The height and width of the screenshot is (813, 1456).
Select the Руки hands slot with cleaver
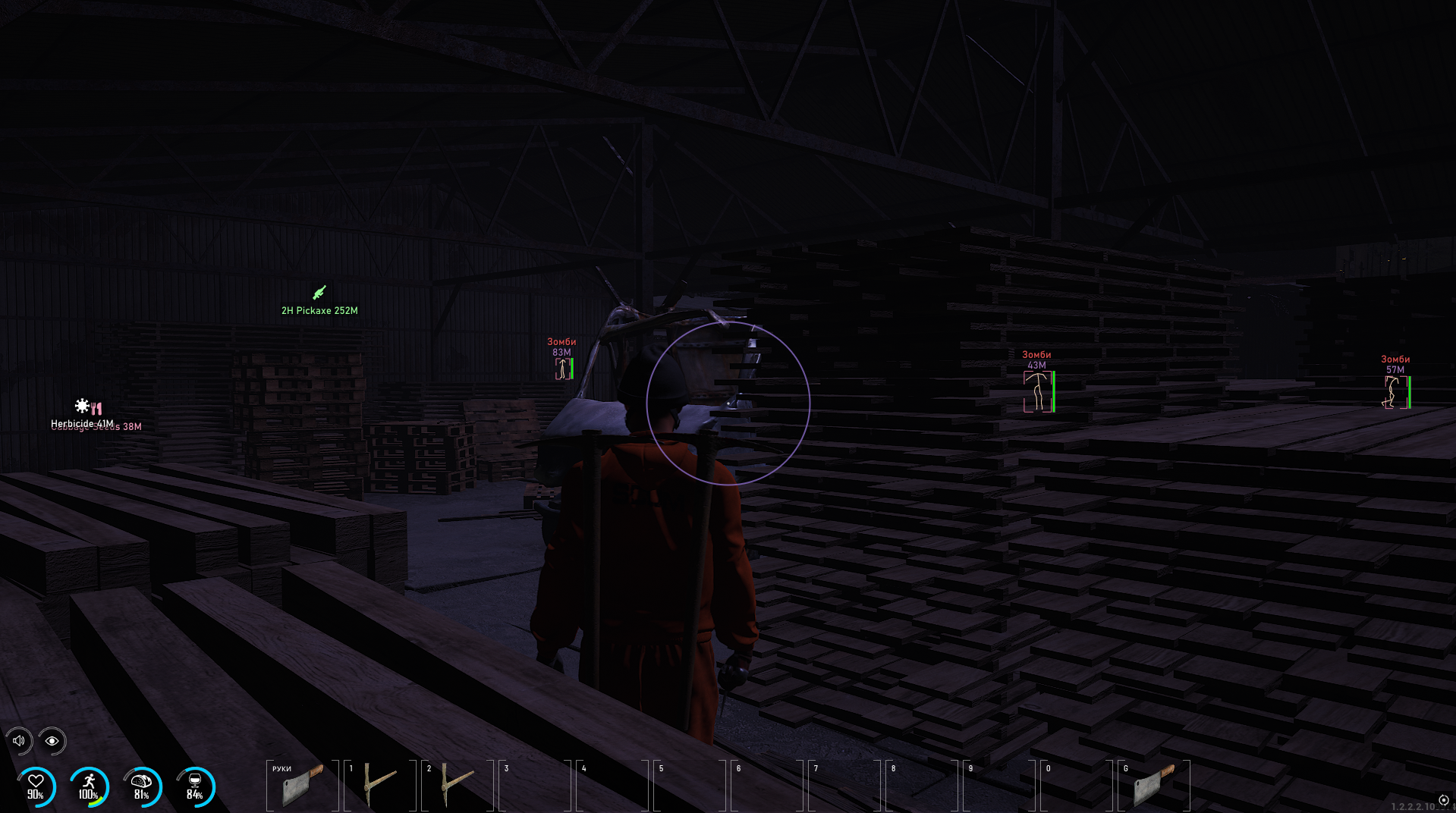tap(303, 785)
